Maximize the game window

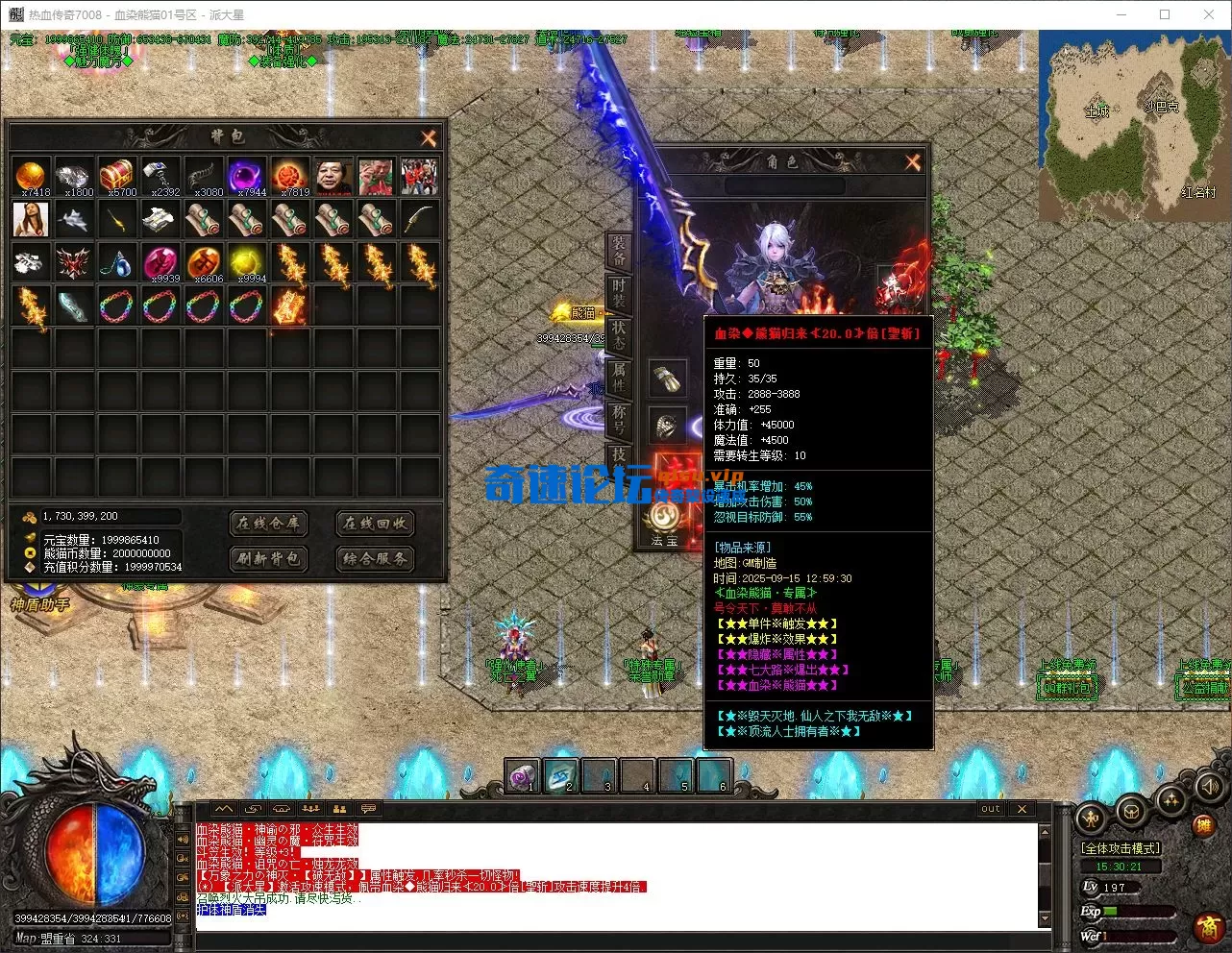point(1165,14)
